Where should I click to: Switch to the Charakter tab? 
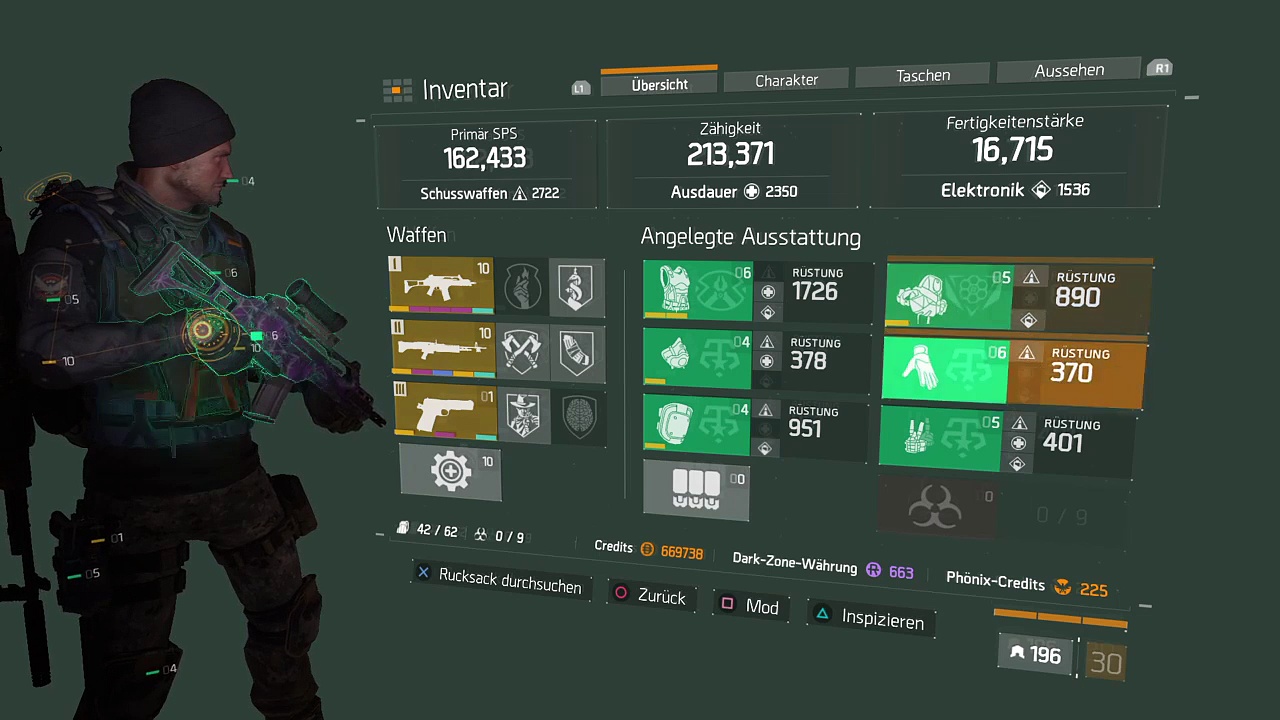tap(786, 80)
